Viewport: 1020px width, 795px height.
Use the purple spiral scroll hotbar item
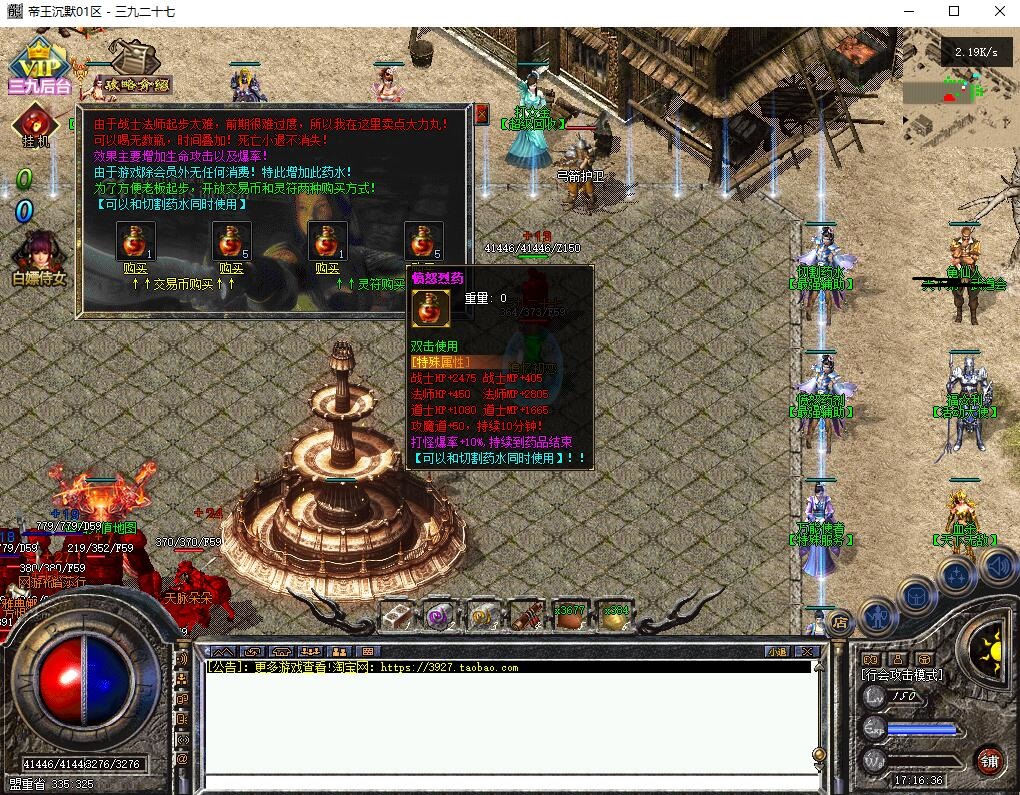438,615
